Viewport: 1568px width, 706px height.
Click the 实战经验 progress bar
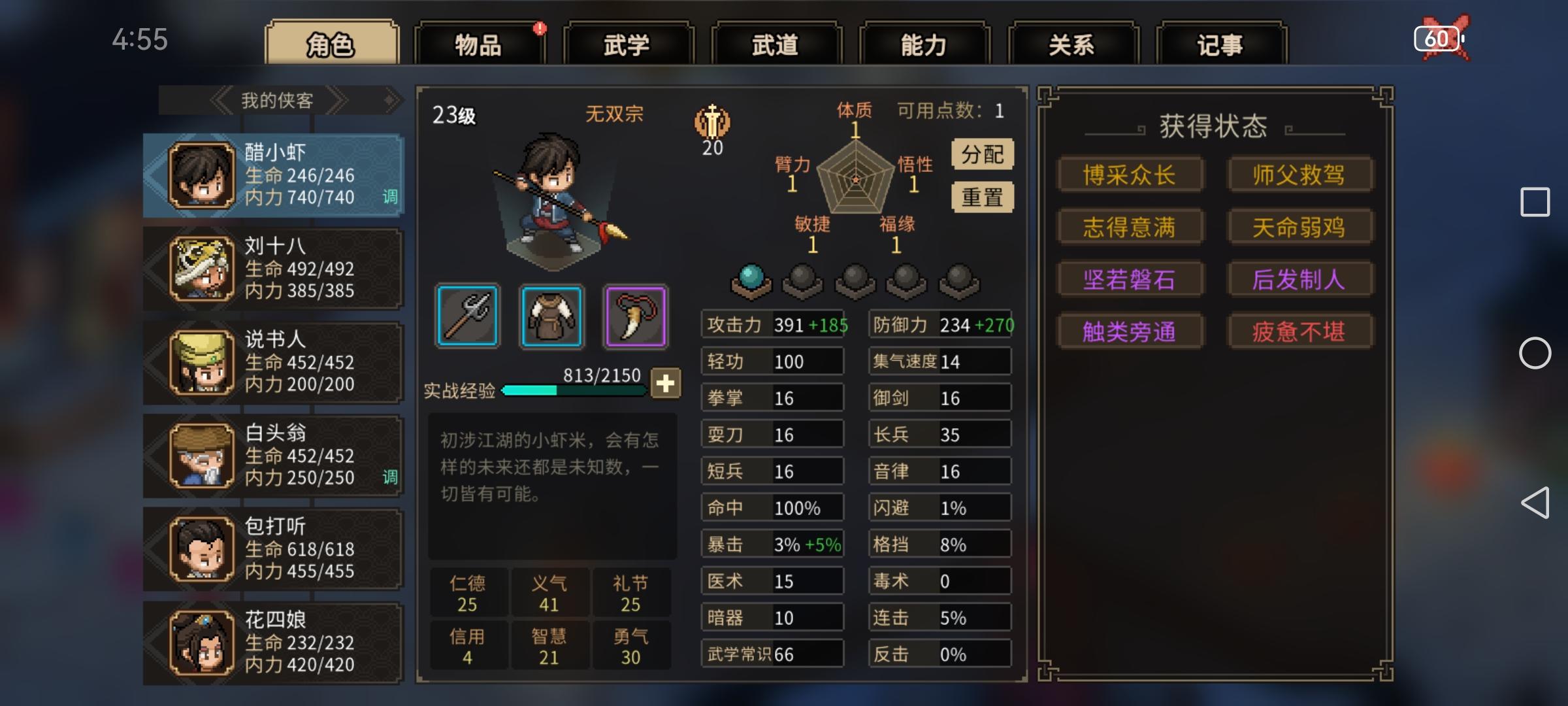pyautogui.click(x=575, y=390)
